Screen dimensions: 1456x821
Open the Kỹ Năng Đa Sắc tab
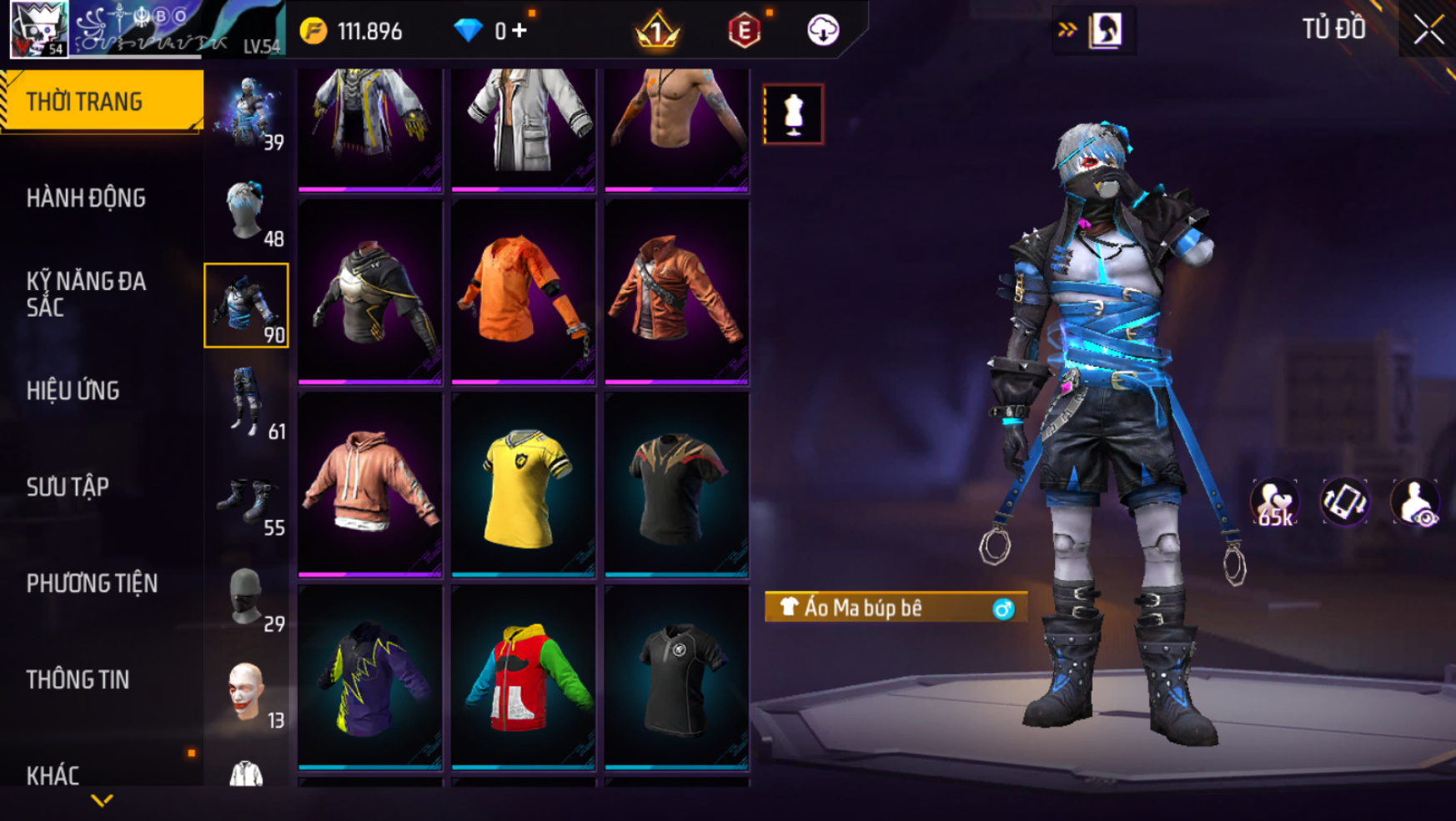pos(86,294)
